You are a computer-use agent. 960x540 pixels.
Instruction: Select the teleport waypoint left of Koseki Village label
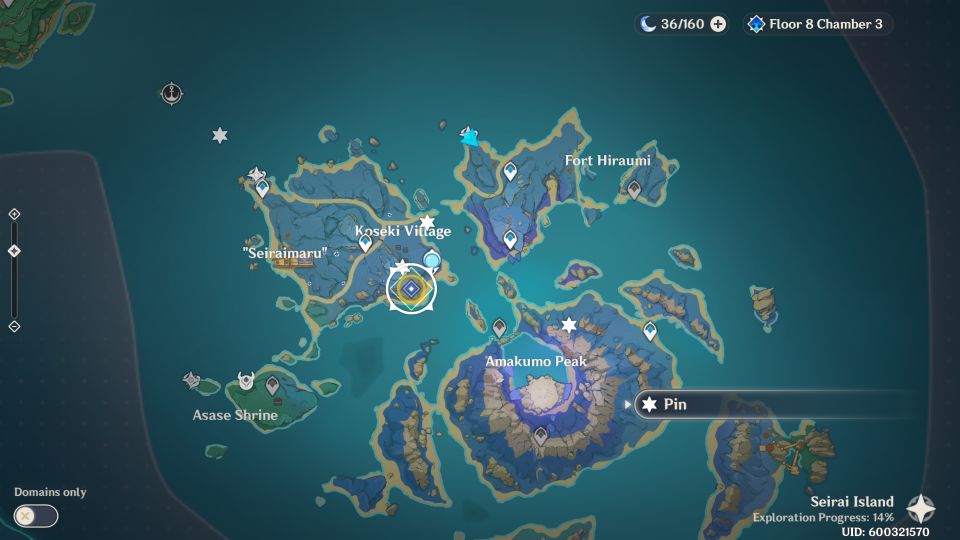(x=365, y=243)
